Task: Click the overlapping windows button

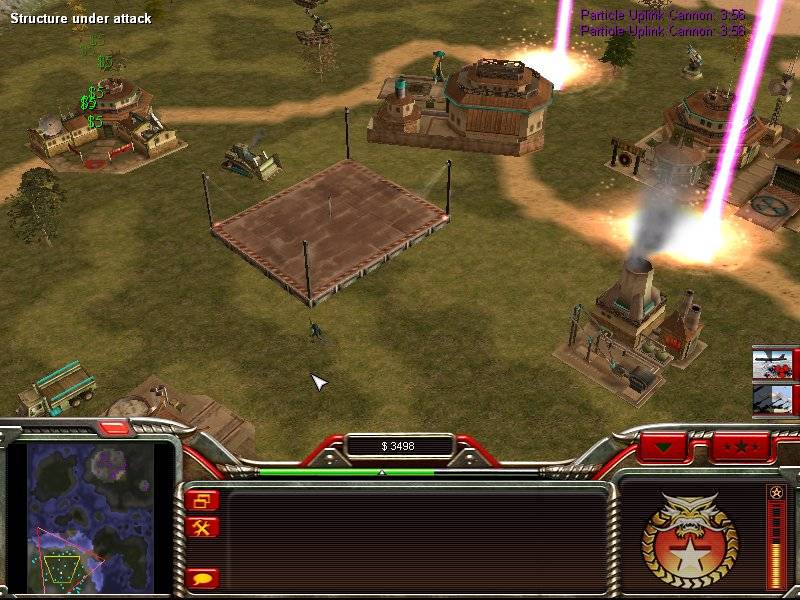Action: click(201, 501)
